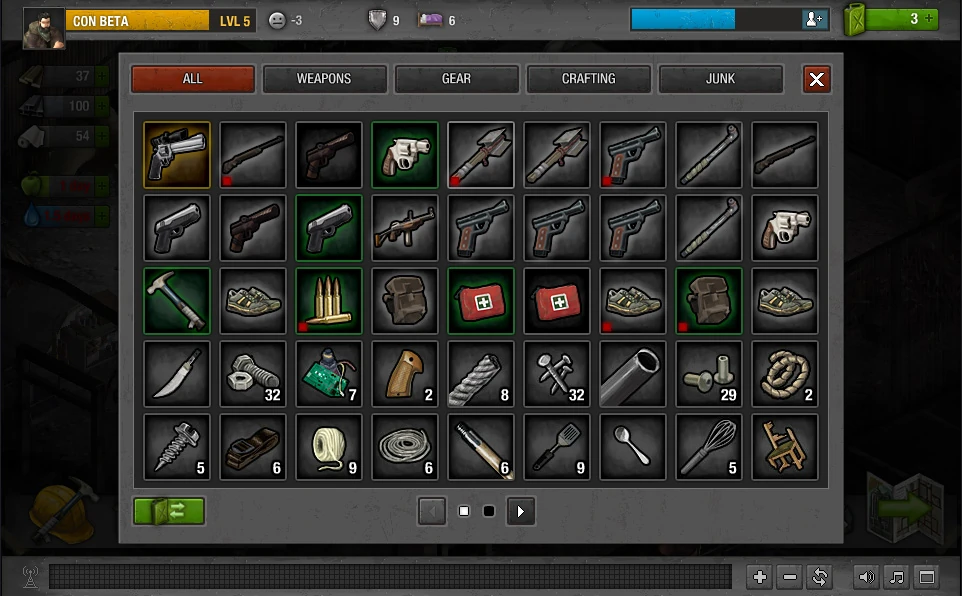The height and width of the screenshot is (596, 962).
Task: Go to the next inventory page
Action: (x=520, y=511)
